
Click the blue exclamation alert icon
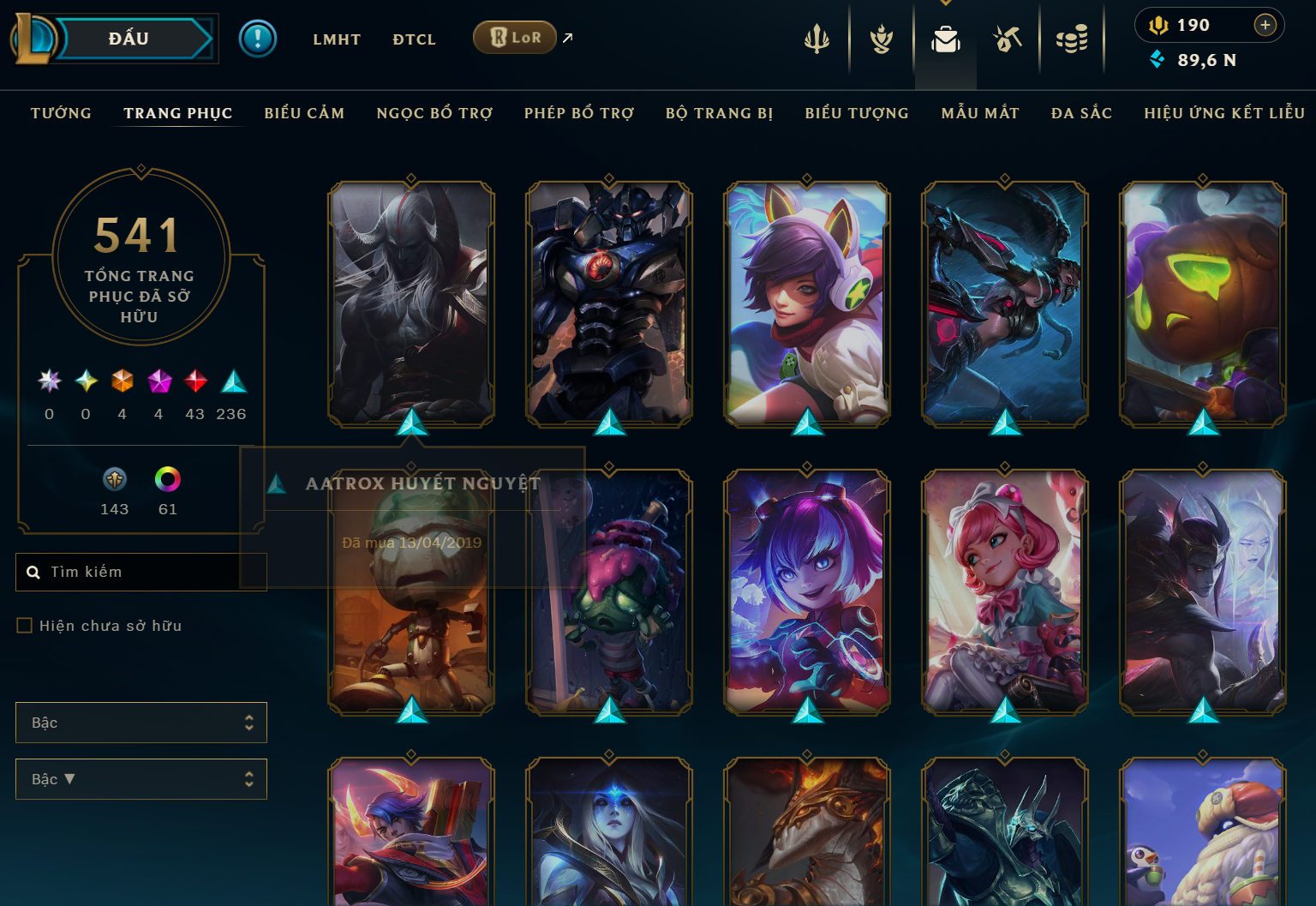click(258, 39)
